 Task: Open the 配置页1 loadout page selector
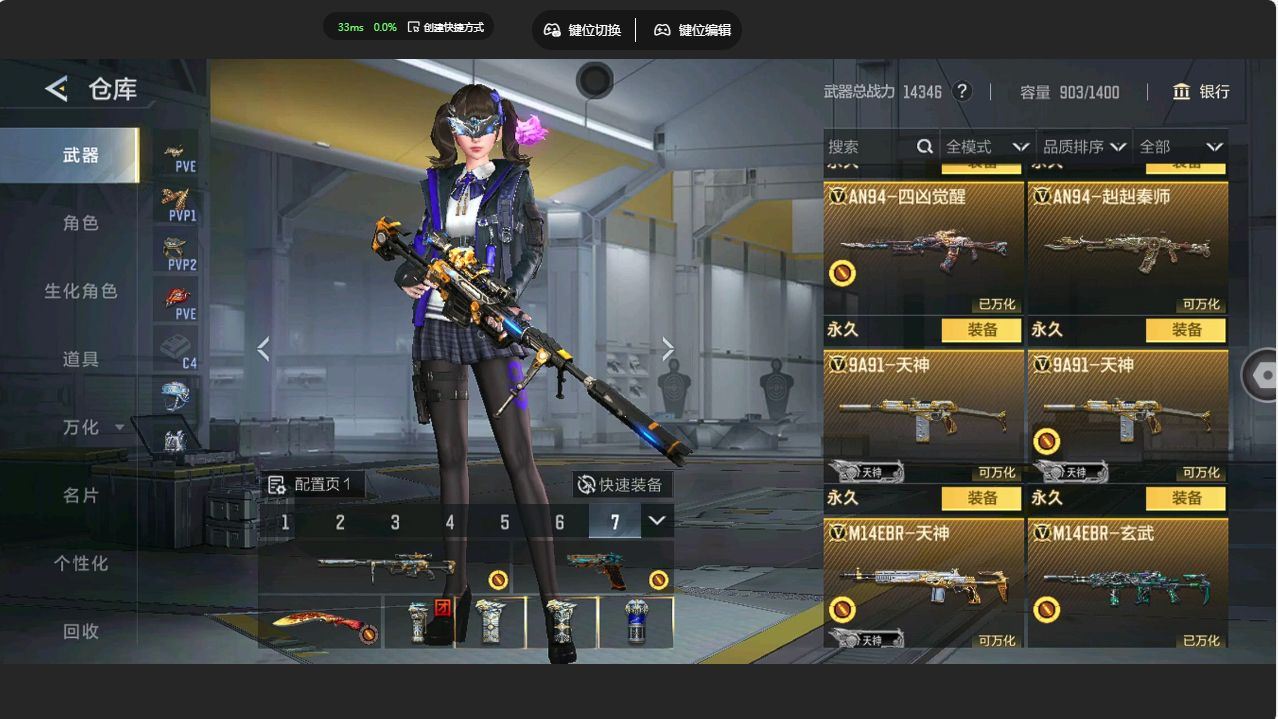click(311, 485)
